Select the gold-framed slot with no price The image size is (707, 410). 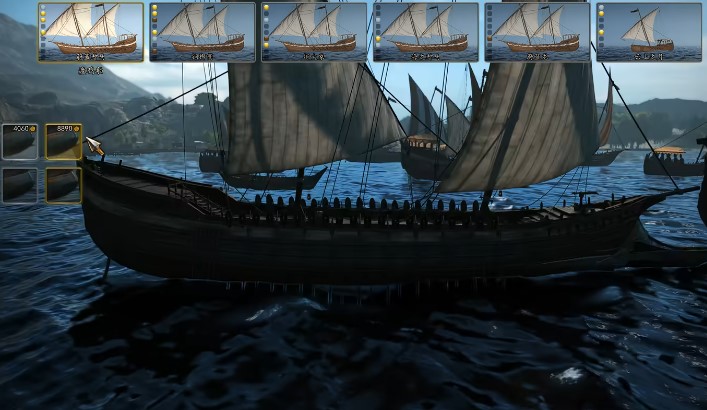pos(63,184)
